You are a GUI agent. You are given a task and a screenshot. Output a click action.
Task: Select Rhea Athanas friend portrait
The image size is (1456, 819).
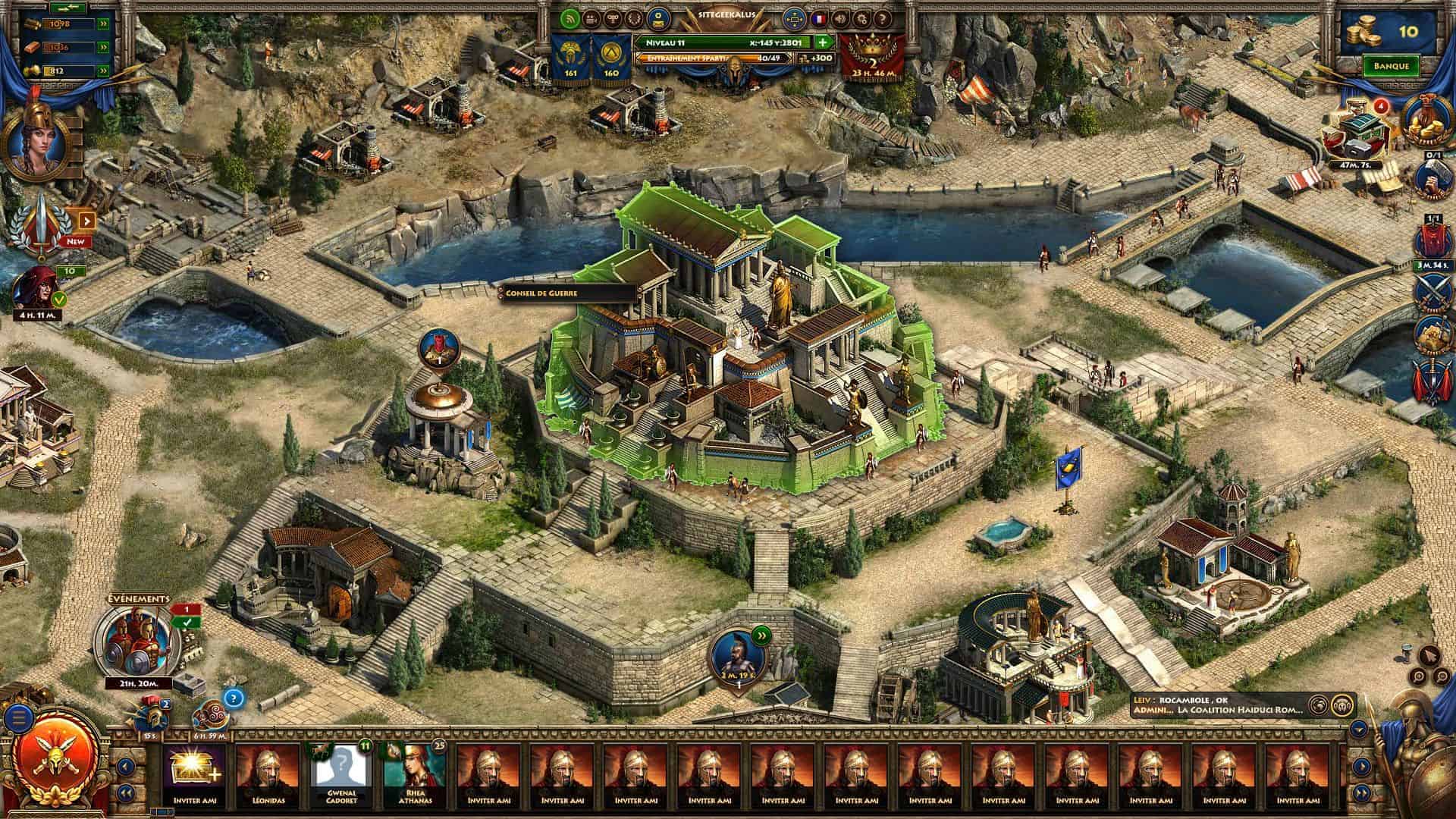[415, 774]
